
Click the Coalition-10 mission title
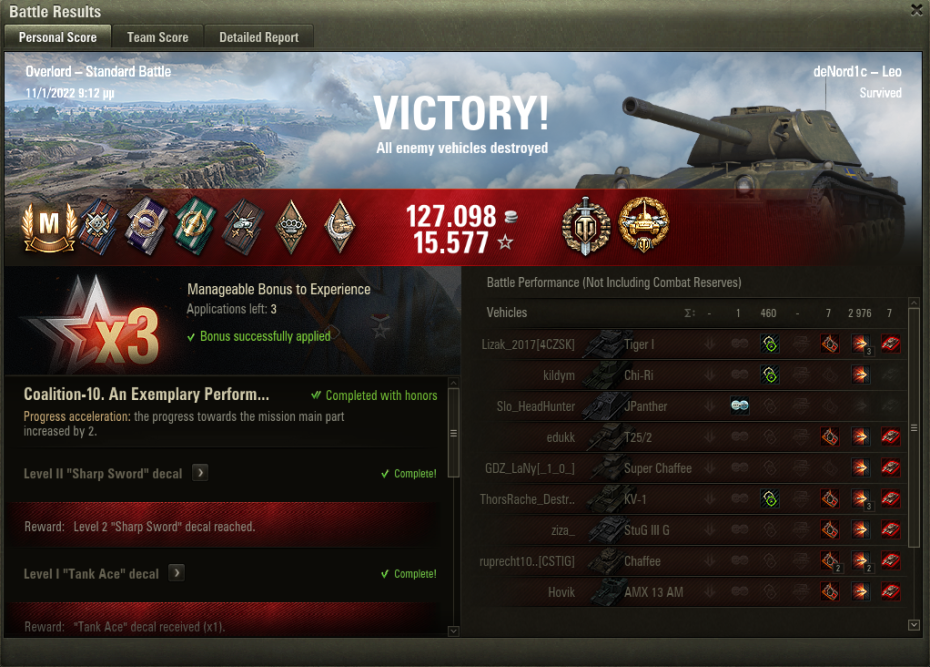coord(146,394)
